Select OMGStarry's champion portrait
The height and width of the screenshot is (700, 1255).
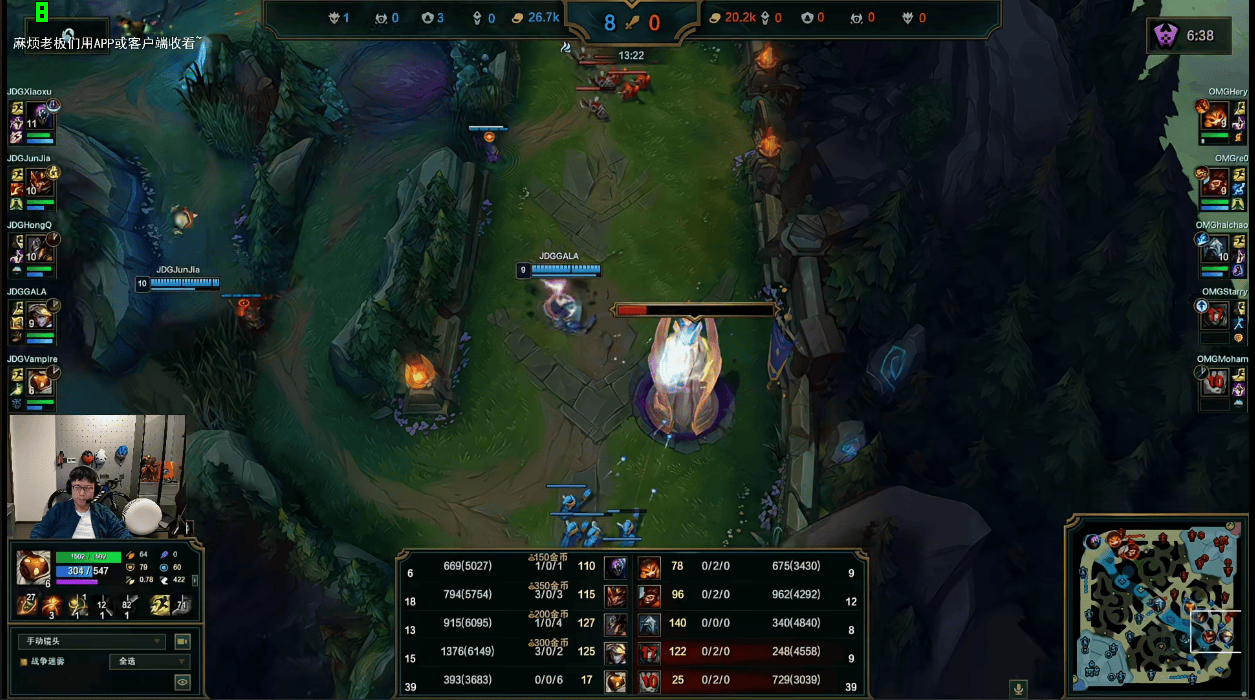pos(1216,314)
